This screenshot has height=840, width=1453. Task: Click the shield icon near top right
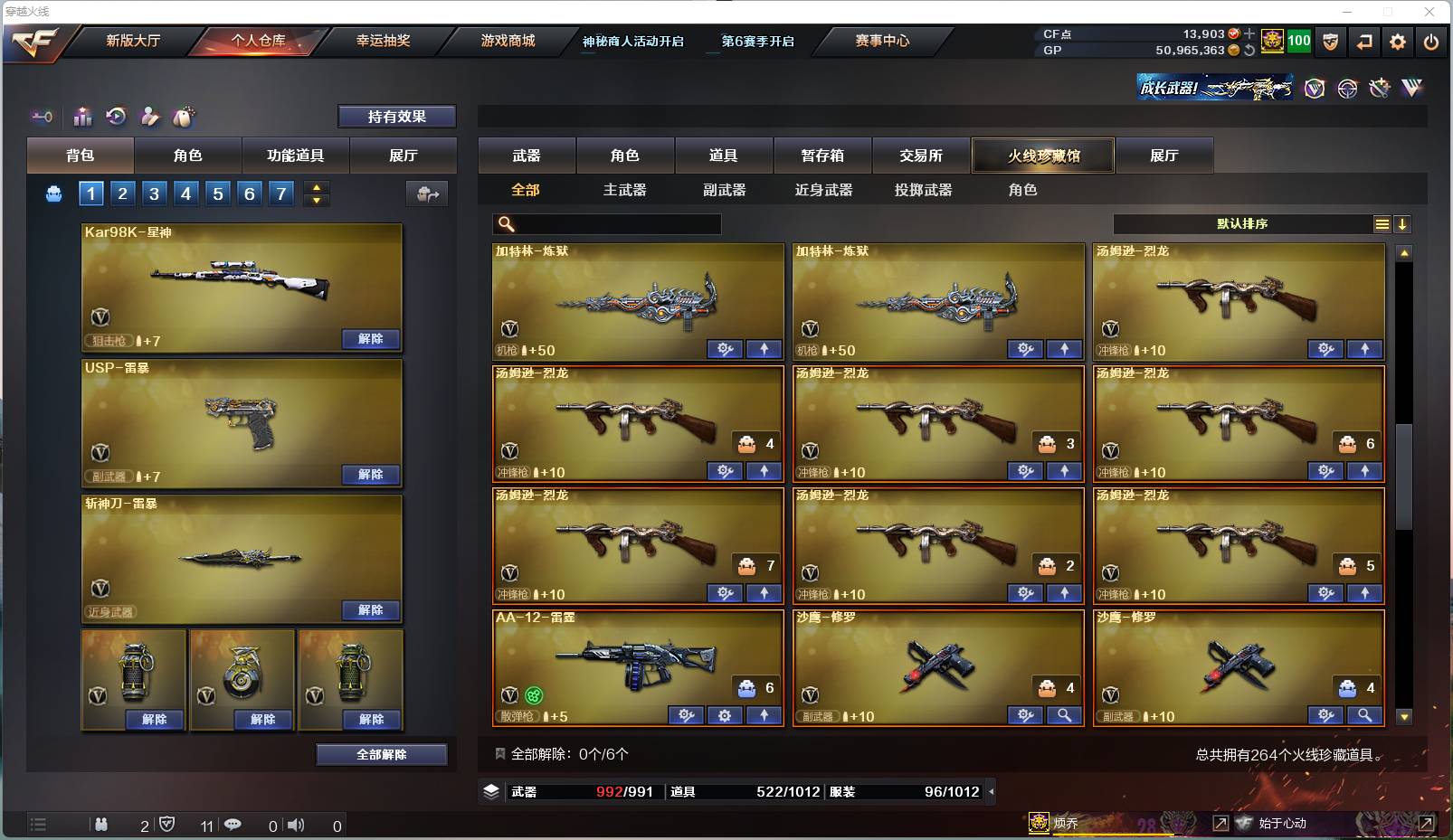[1331, 42]
